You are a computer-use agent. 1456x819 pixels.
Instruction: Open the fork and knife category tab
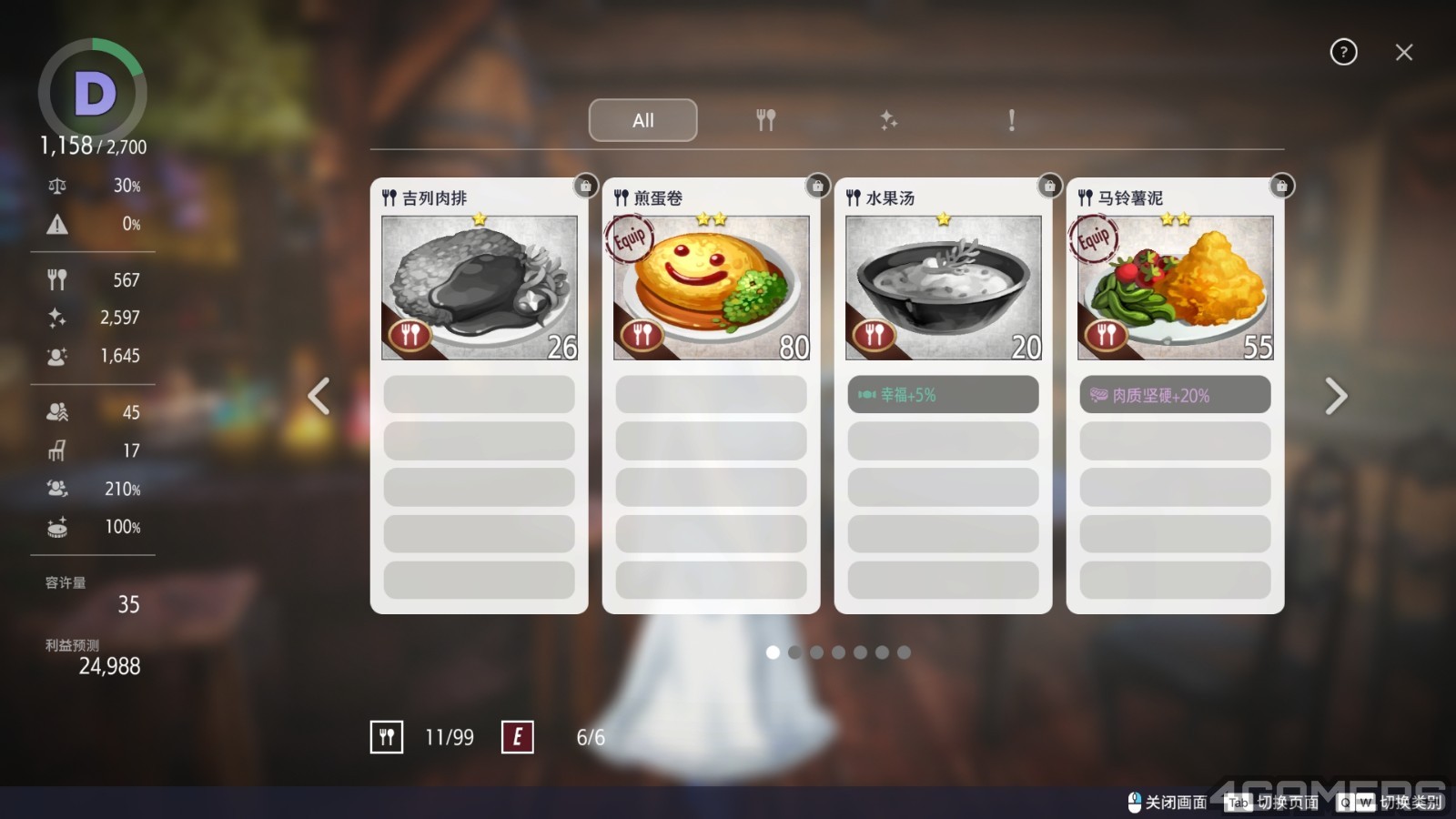click(765, 120)
